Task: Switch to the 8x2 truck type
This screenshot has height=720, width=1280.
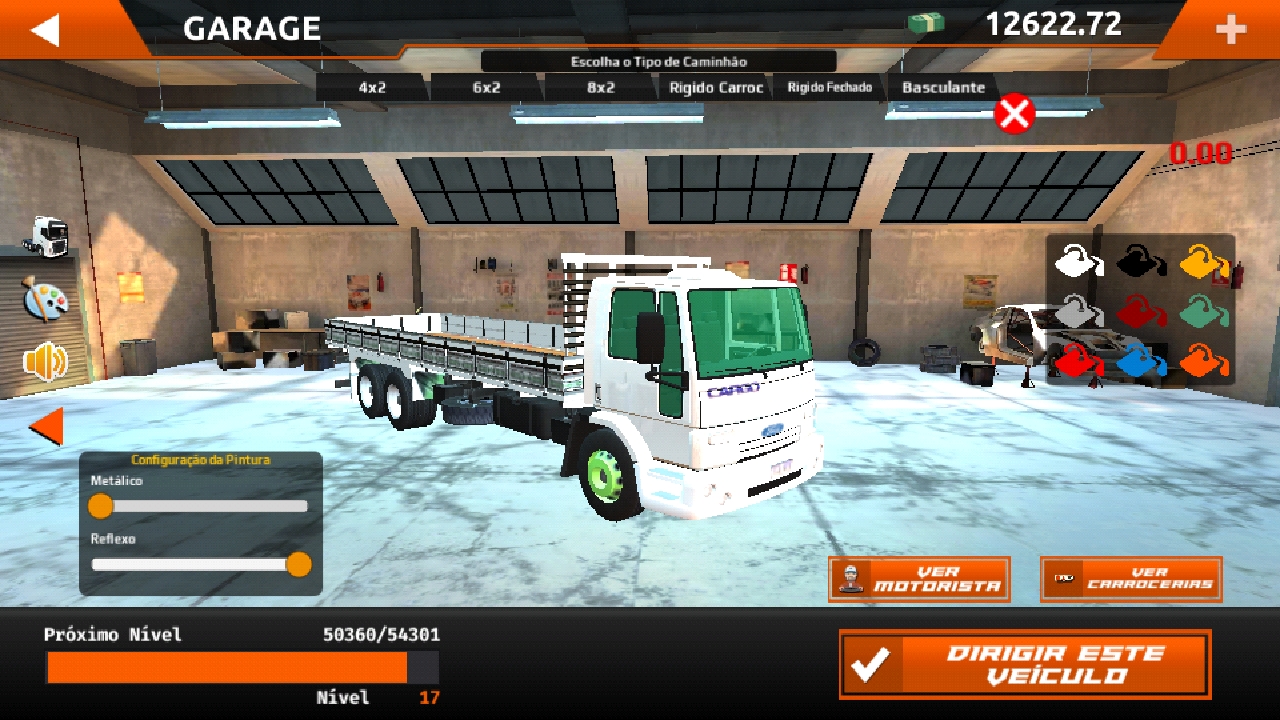Action: 601,88
